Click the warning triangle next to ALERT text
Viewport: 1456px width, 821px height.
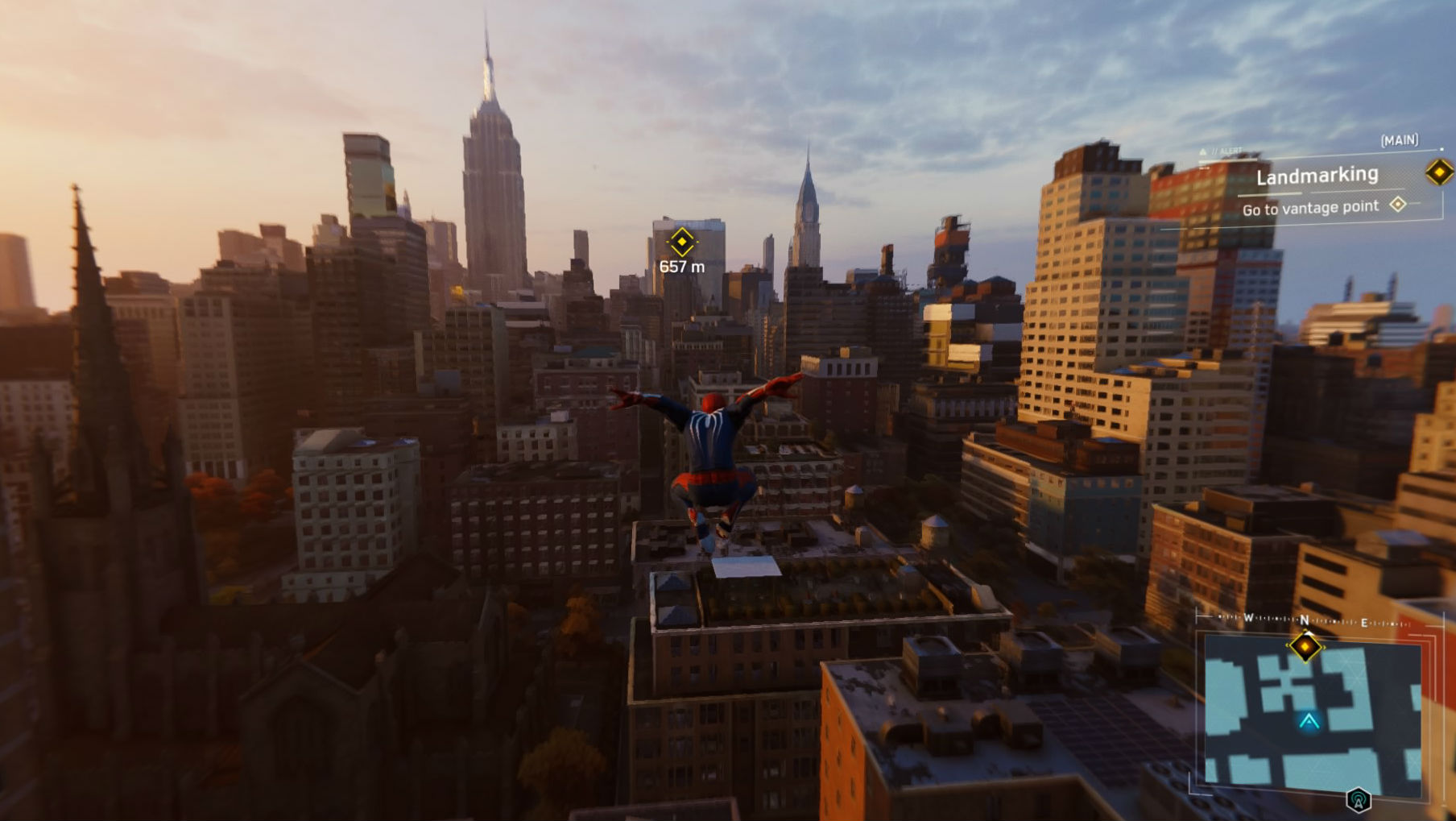click(1202, 150)
